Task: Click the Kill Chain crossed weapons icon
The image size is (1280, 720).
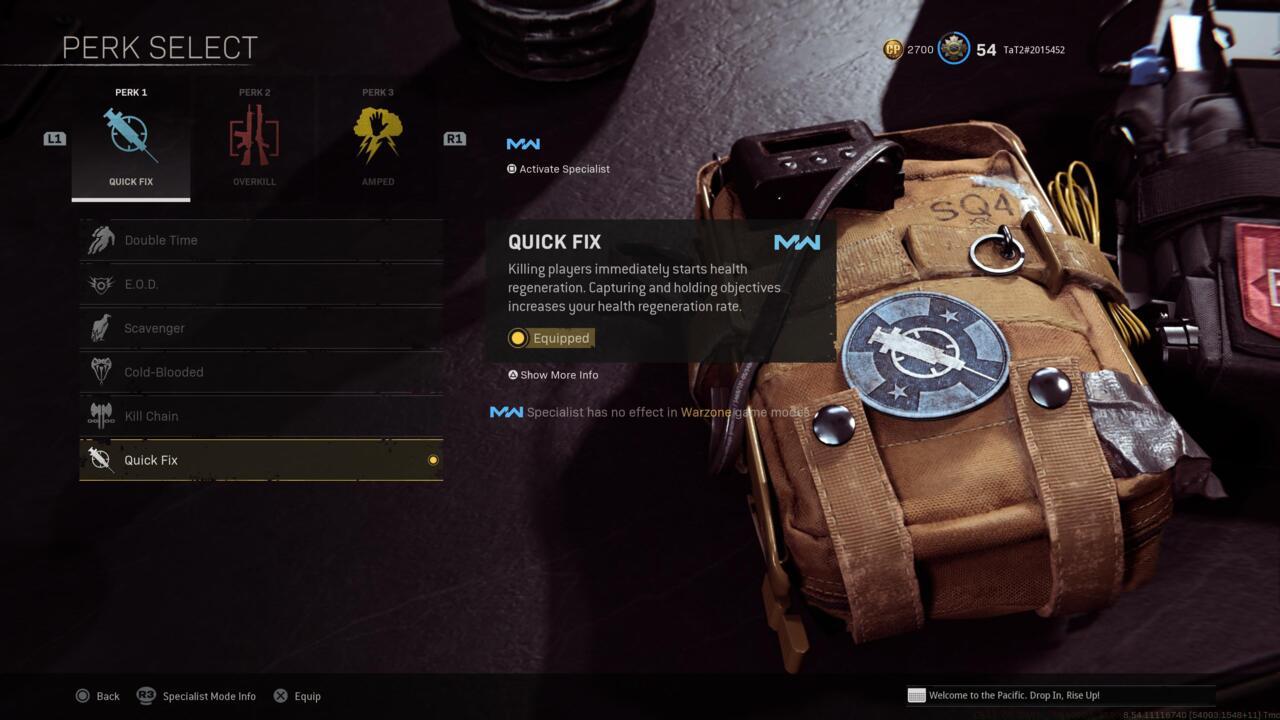Action: [x=101, y=415]
